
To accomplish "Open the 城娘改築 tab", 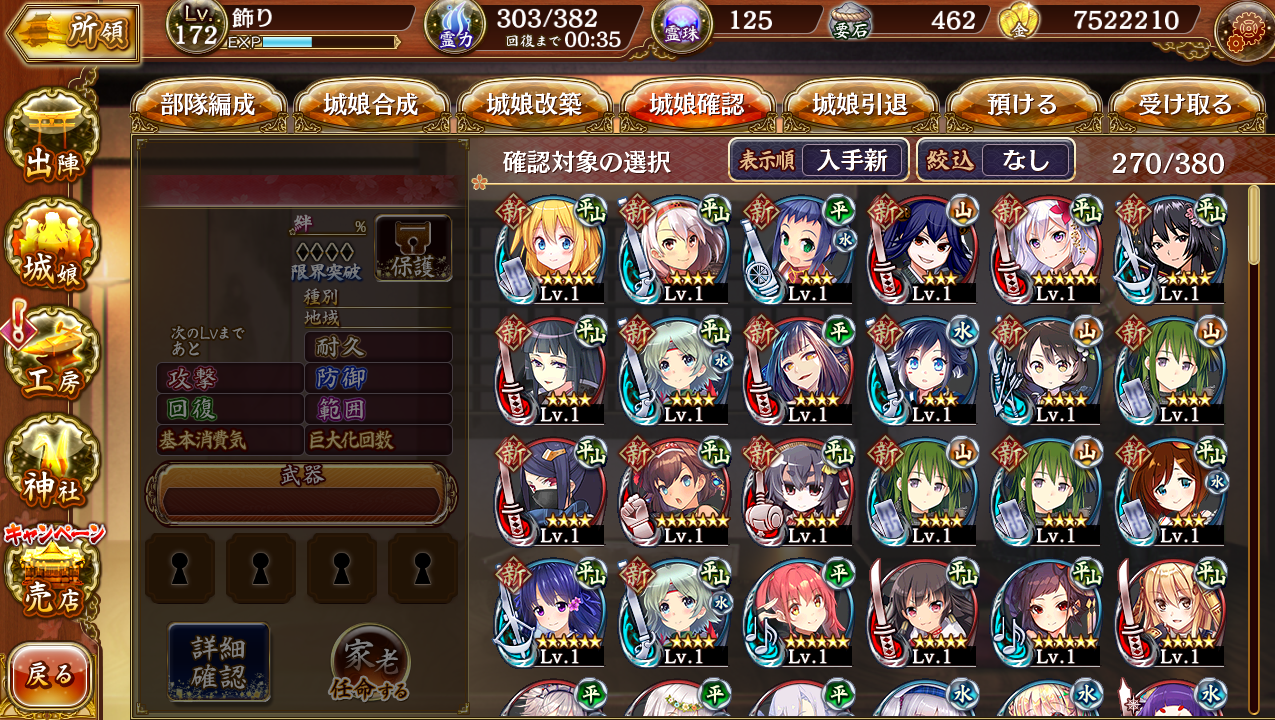I will 534,105.
